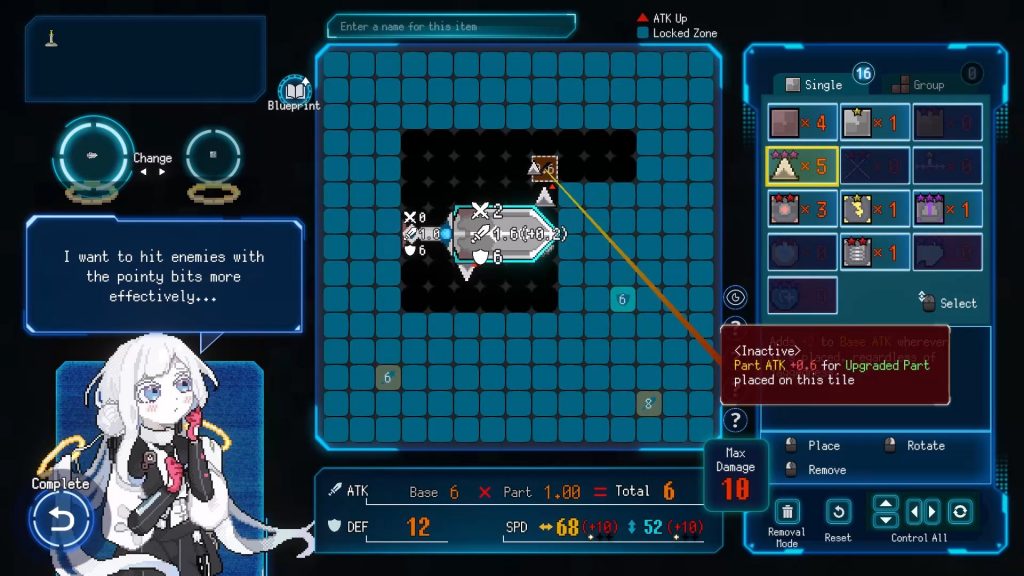Choose the one-star gray block part ×1

coord(874,123)
